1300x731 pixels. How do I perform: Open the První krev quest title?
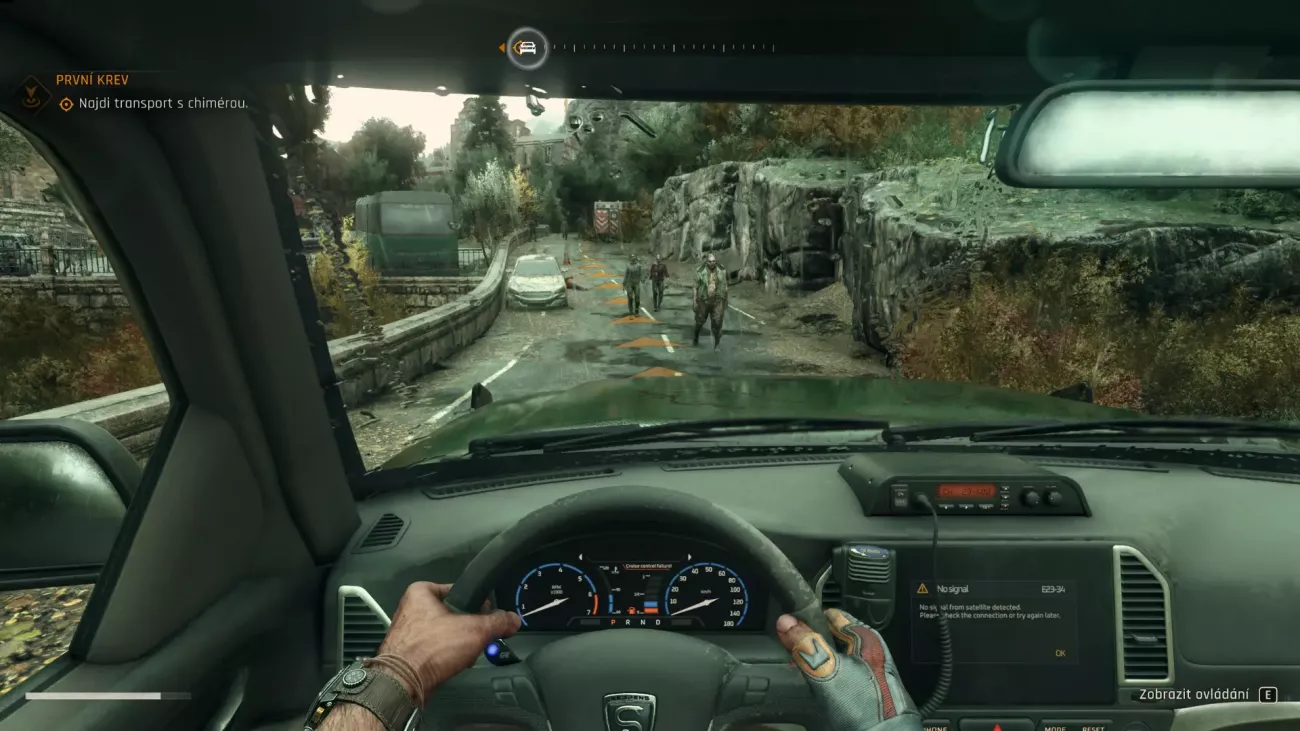92,80
